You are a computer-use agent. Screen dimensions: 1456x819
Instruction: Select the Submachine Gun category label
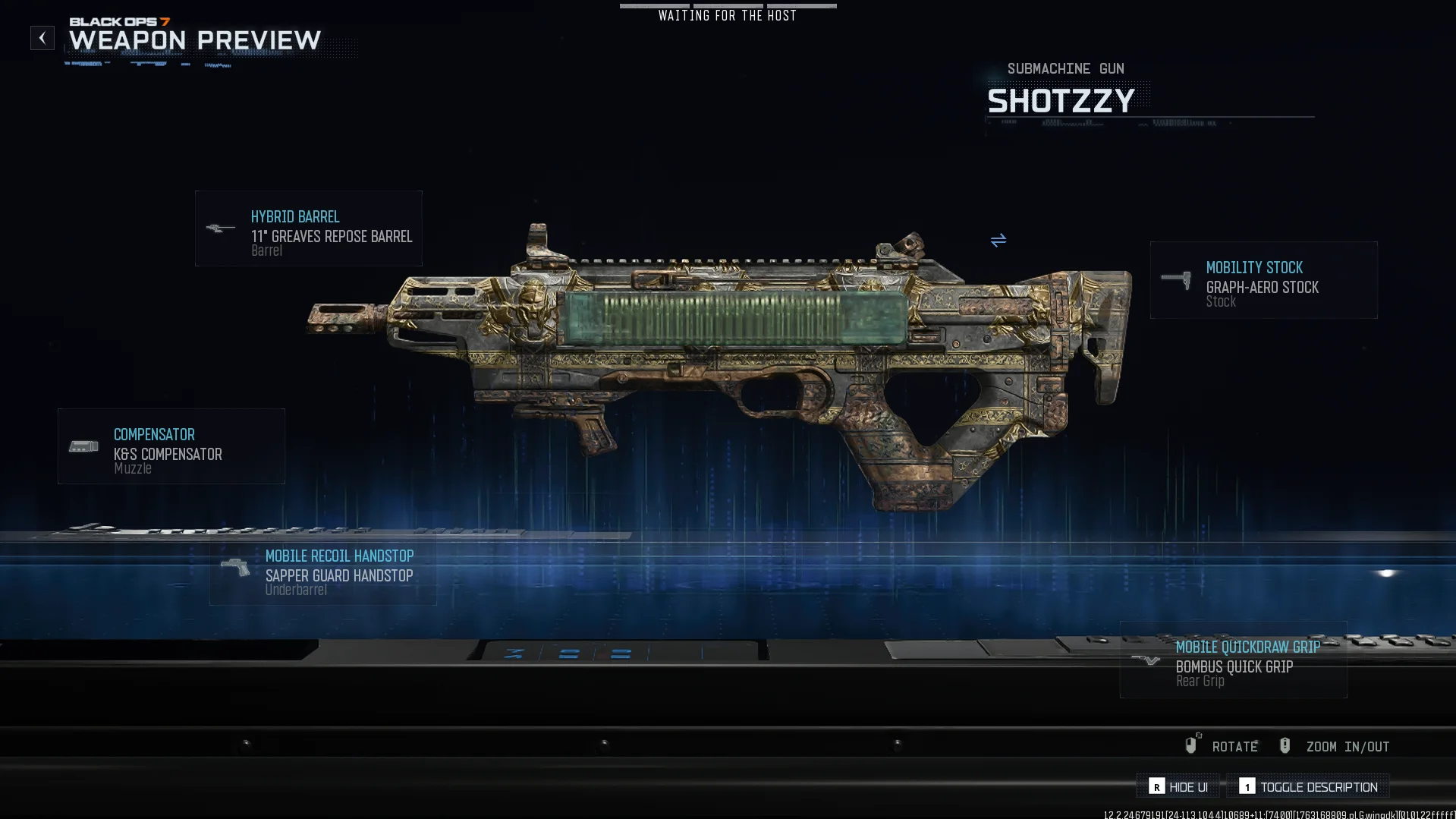(1065, 68)
